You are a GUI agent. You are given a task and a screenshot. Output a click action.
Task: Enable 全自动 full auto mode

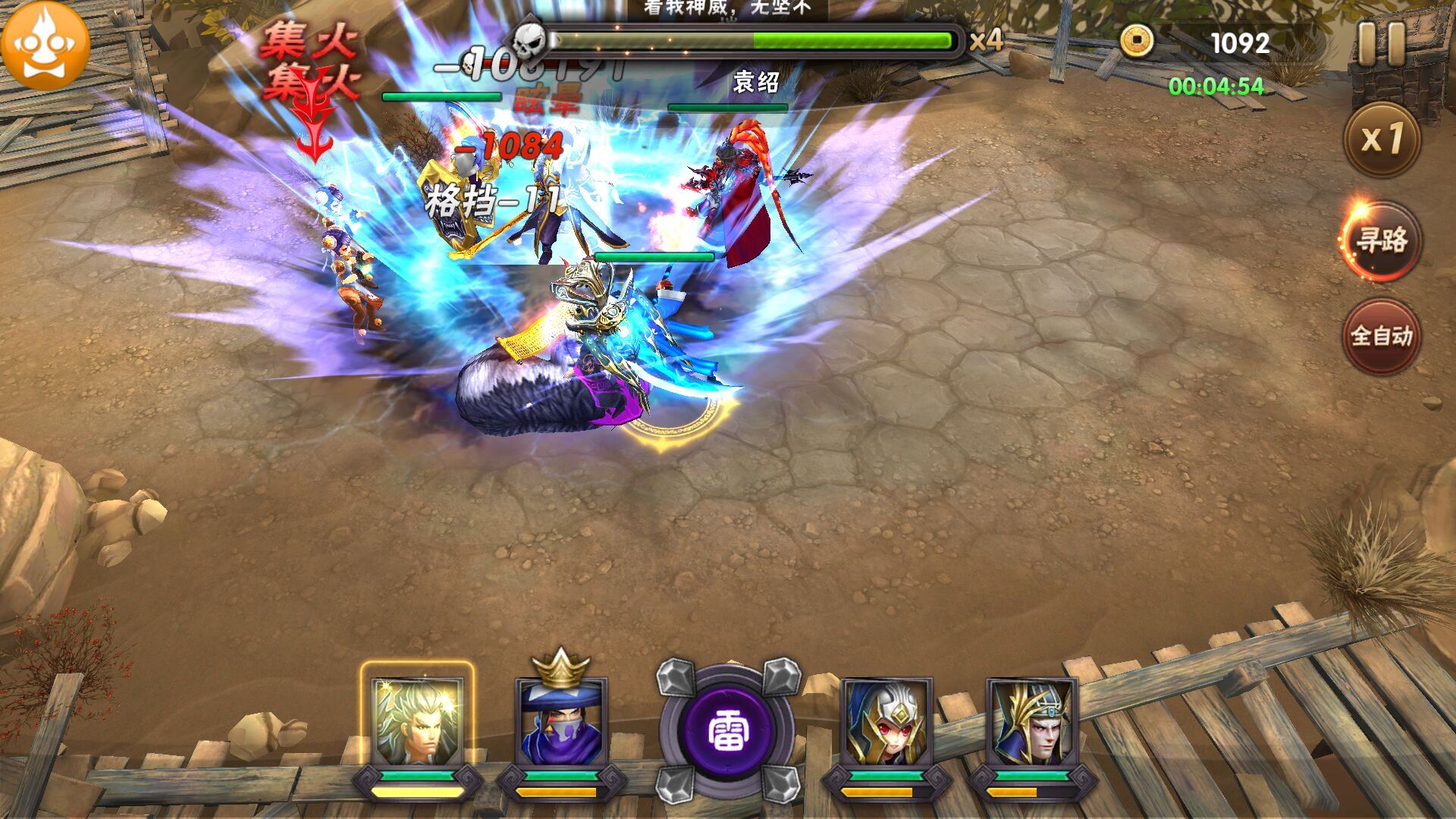(1380, 336)
